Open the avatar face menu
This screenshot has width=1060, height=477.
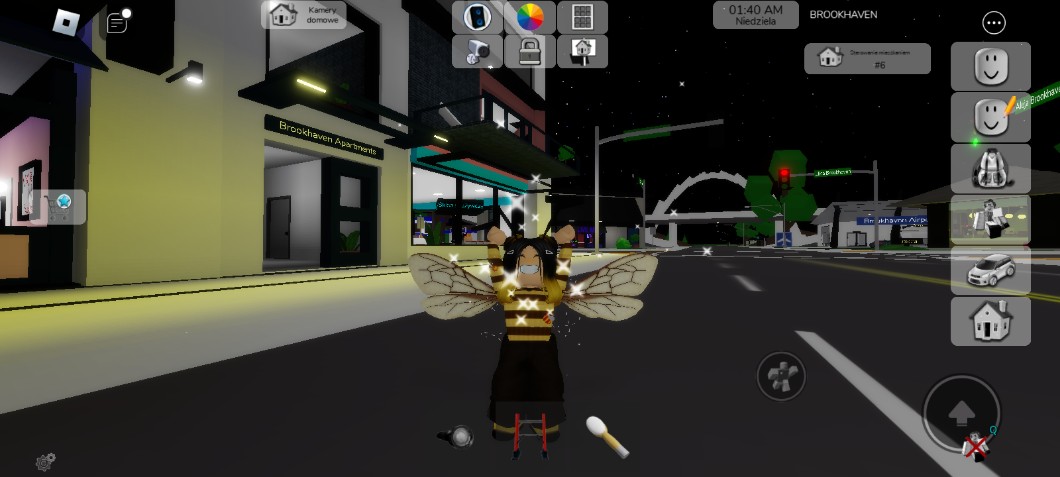coord(990,67)
